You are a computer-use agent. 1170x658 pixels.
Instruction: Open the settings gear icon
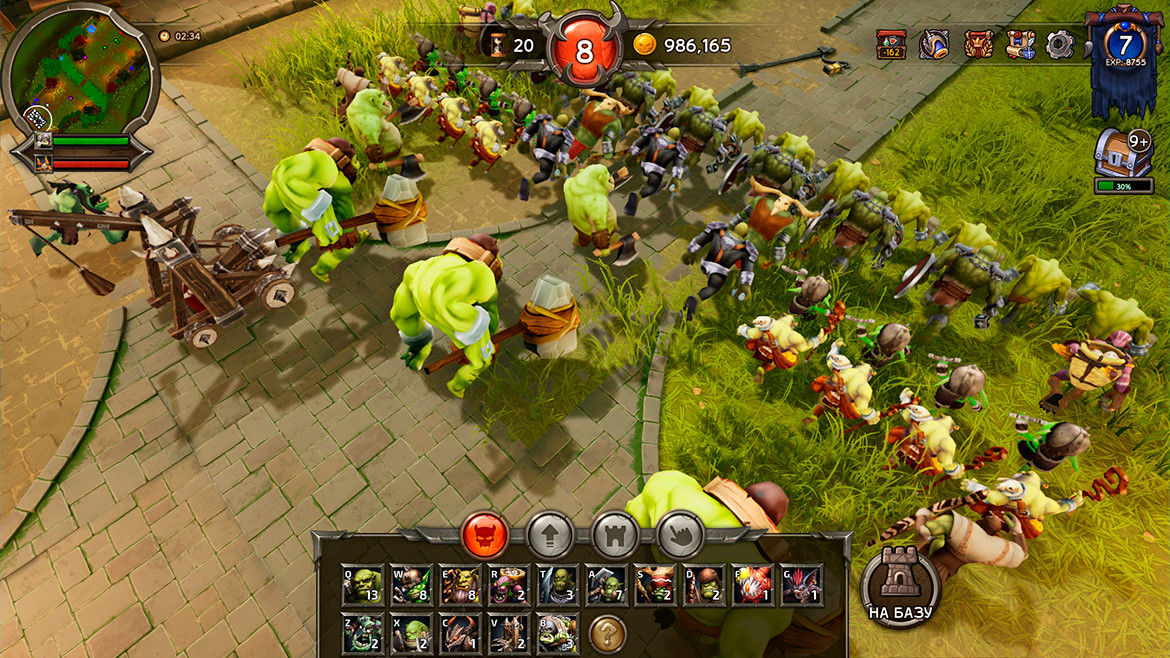[1060, 45]
